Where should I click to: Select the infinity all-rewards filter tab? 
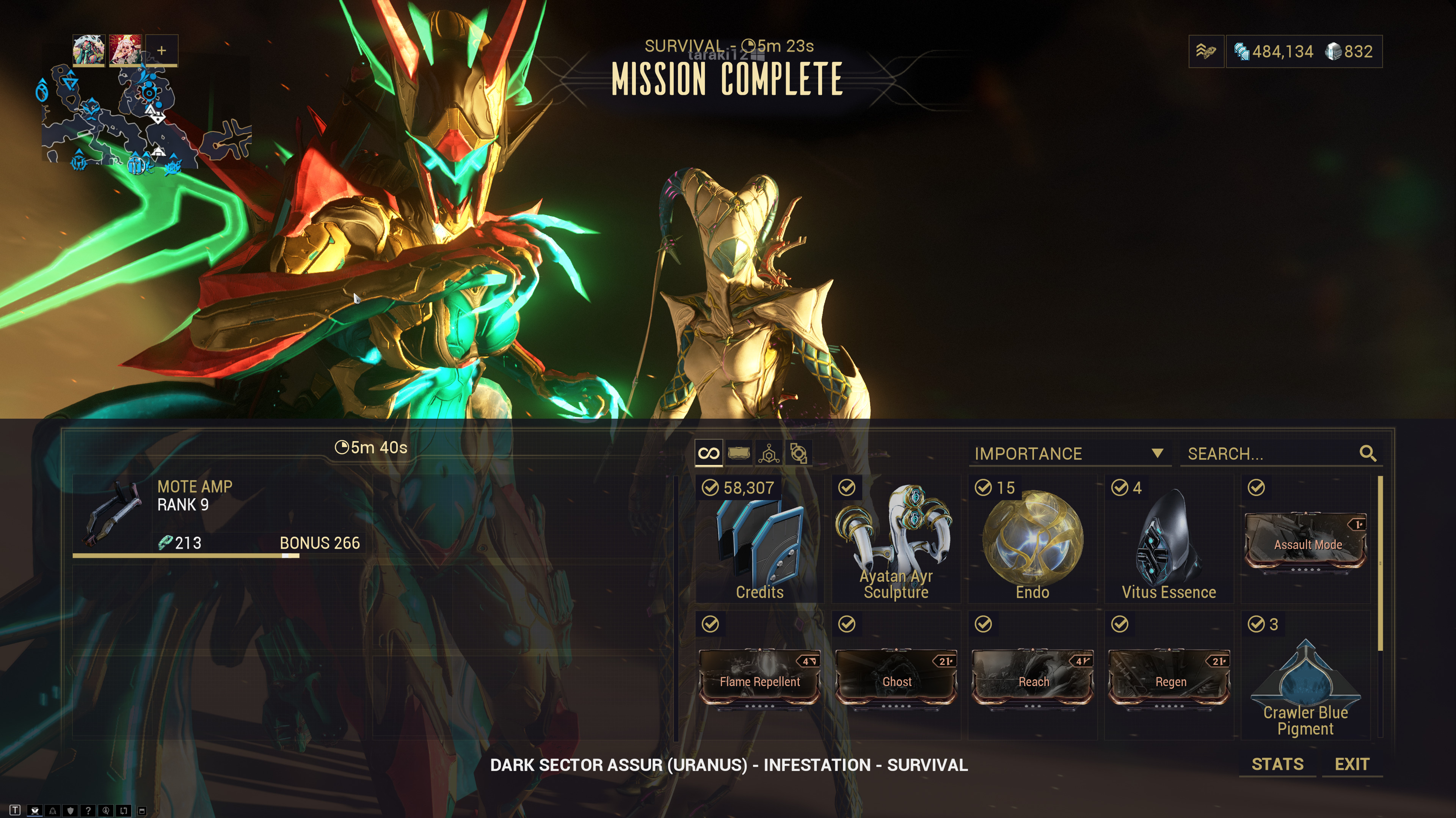coord(709,453)
